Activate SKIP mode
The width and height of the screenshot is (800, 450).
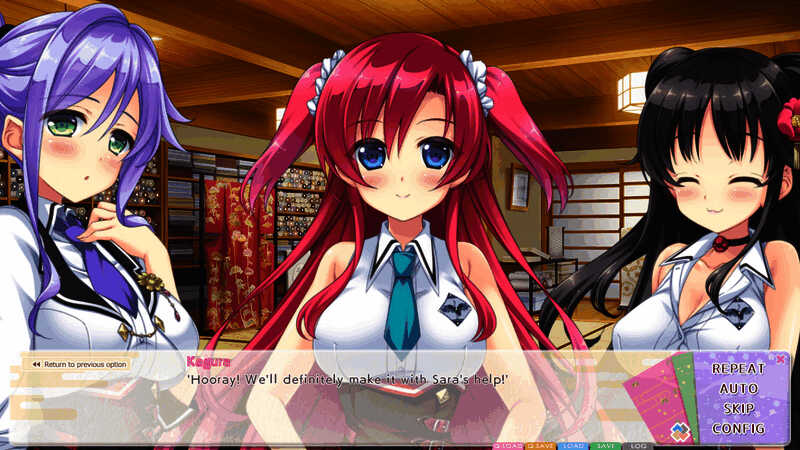pos(738,408)
